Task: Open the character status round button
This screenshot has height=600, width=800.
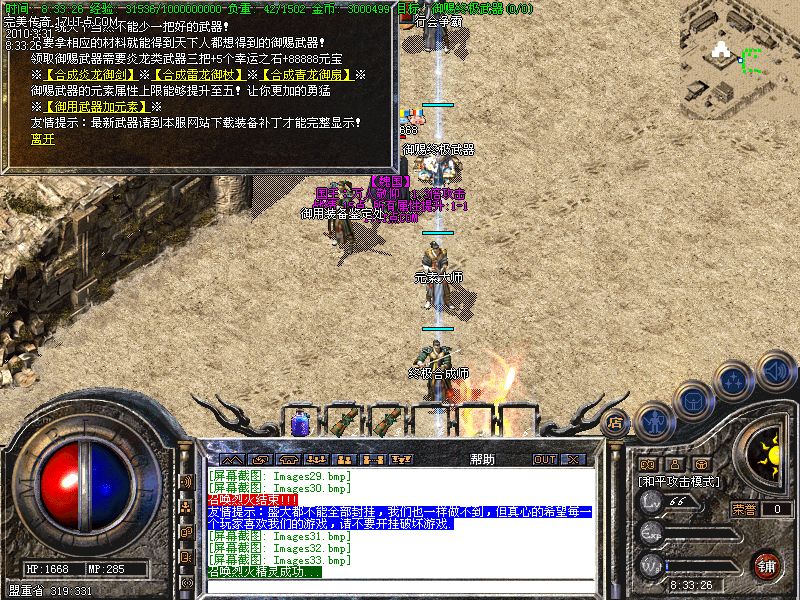Action: tap(656, 420)
